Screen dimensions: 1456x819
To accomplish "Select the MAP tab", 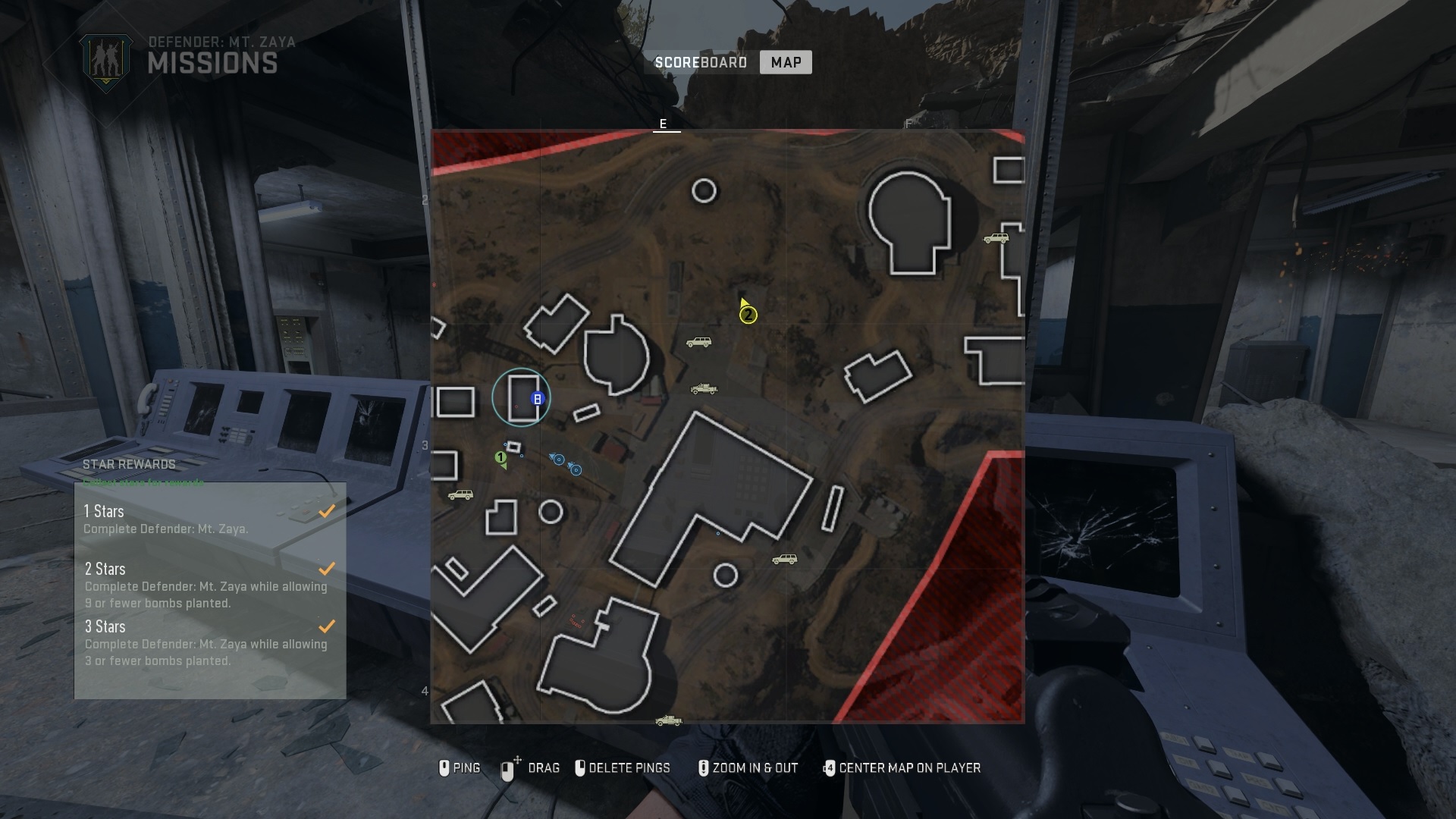I will 786,62.
